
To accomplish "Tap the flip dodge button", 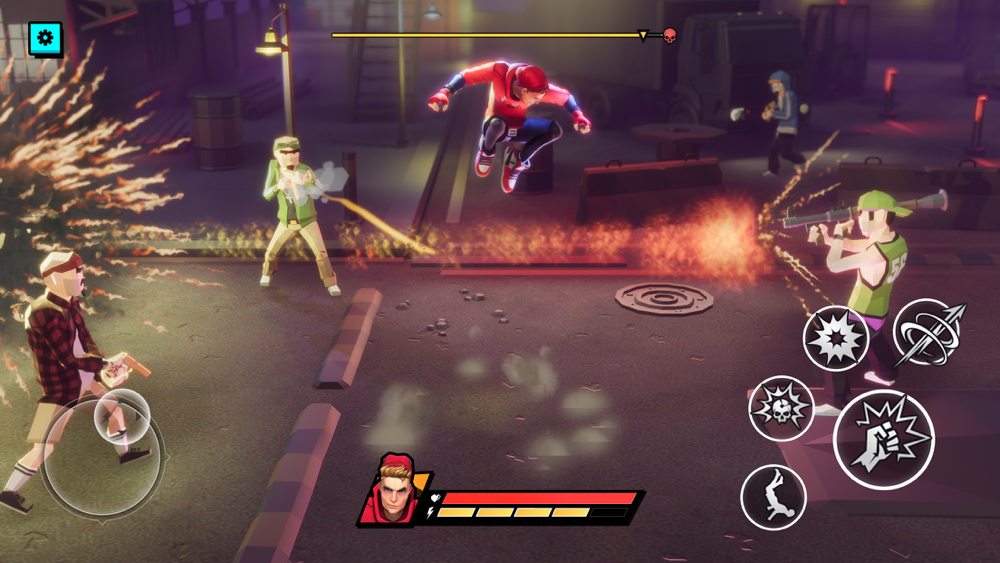I will (x=773, y=497).
